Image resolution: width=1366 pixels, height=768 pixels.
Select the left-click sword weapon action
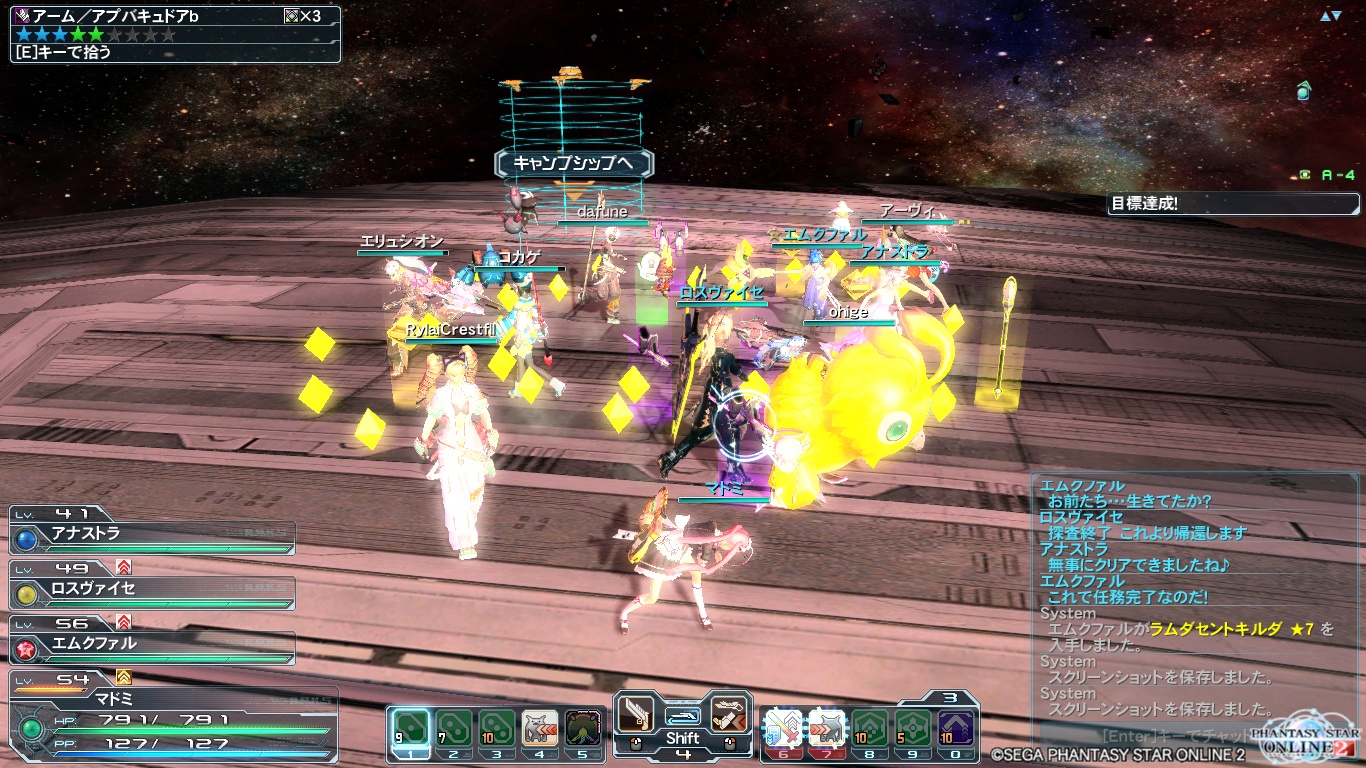coord(637,714)
